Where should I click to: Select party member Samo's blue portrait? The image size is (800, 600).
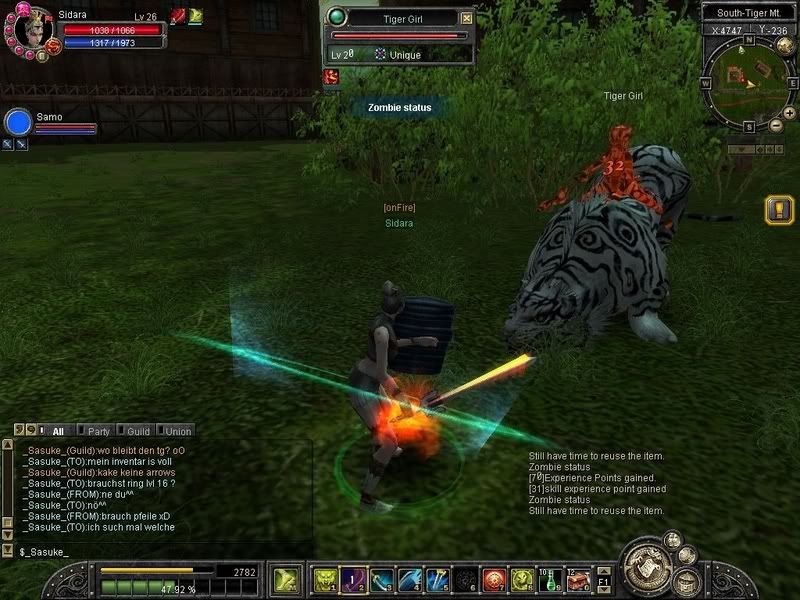click(19, 122)
